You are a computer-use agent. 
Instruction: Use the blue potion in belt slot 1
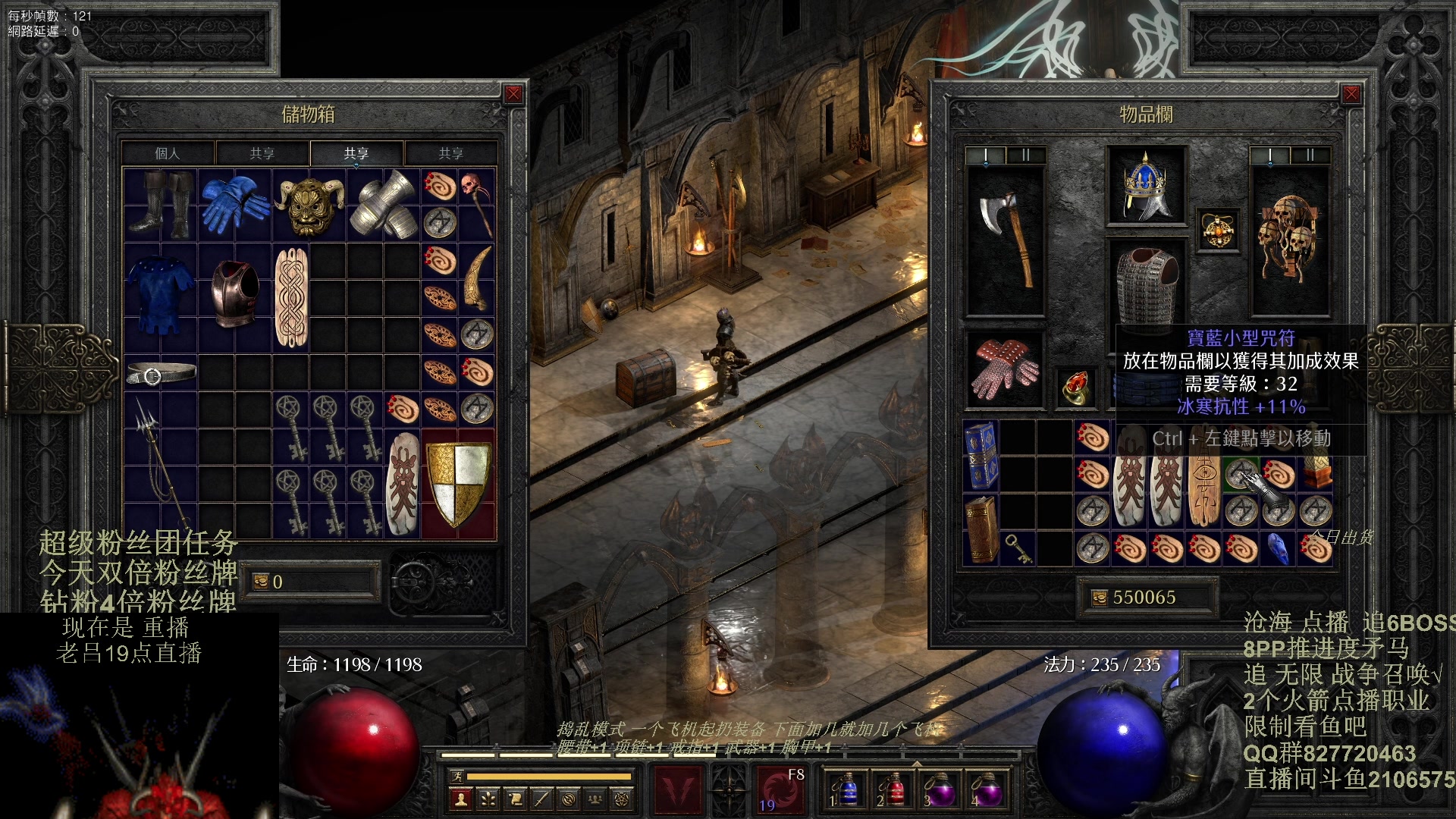(x=847, y=789)
